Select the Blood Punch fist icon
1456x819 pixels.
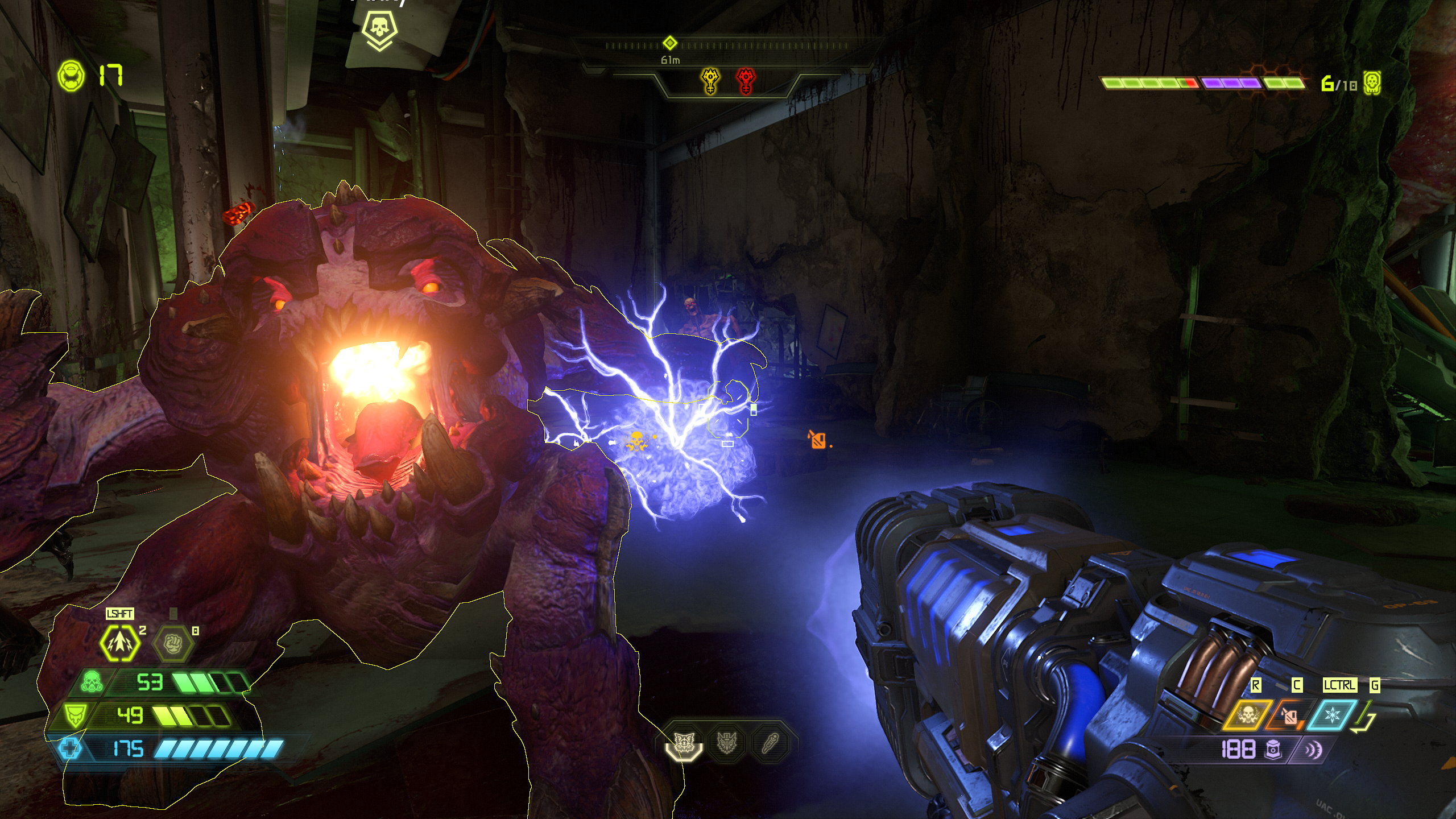point(173,643)
